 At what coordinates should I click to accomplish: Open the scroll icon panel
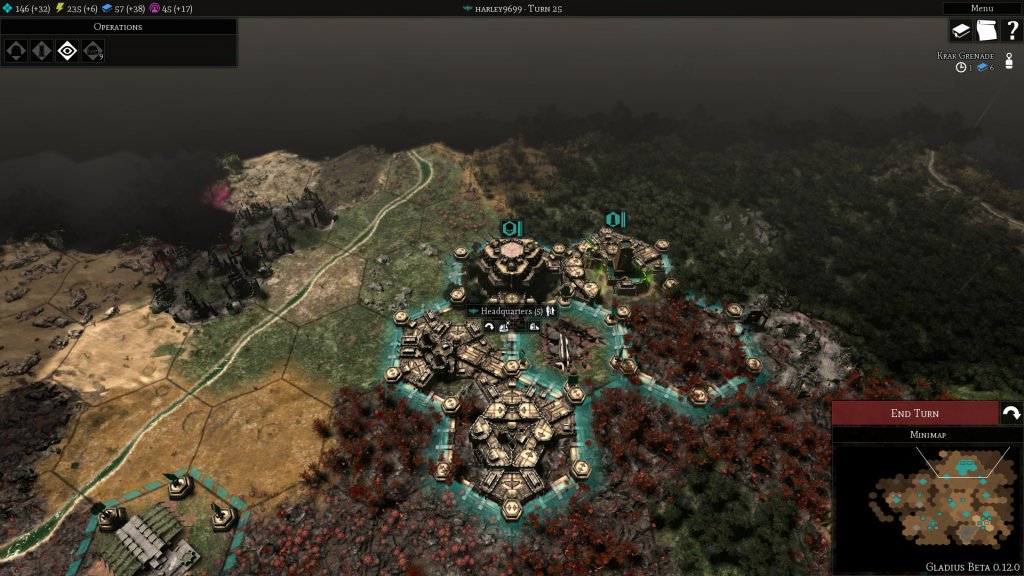(x=986, y=31)
